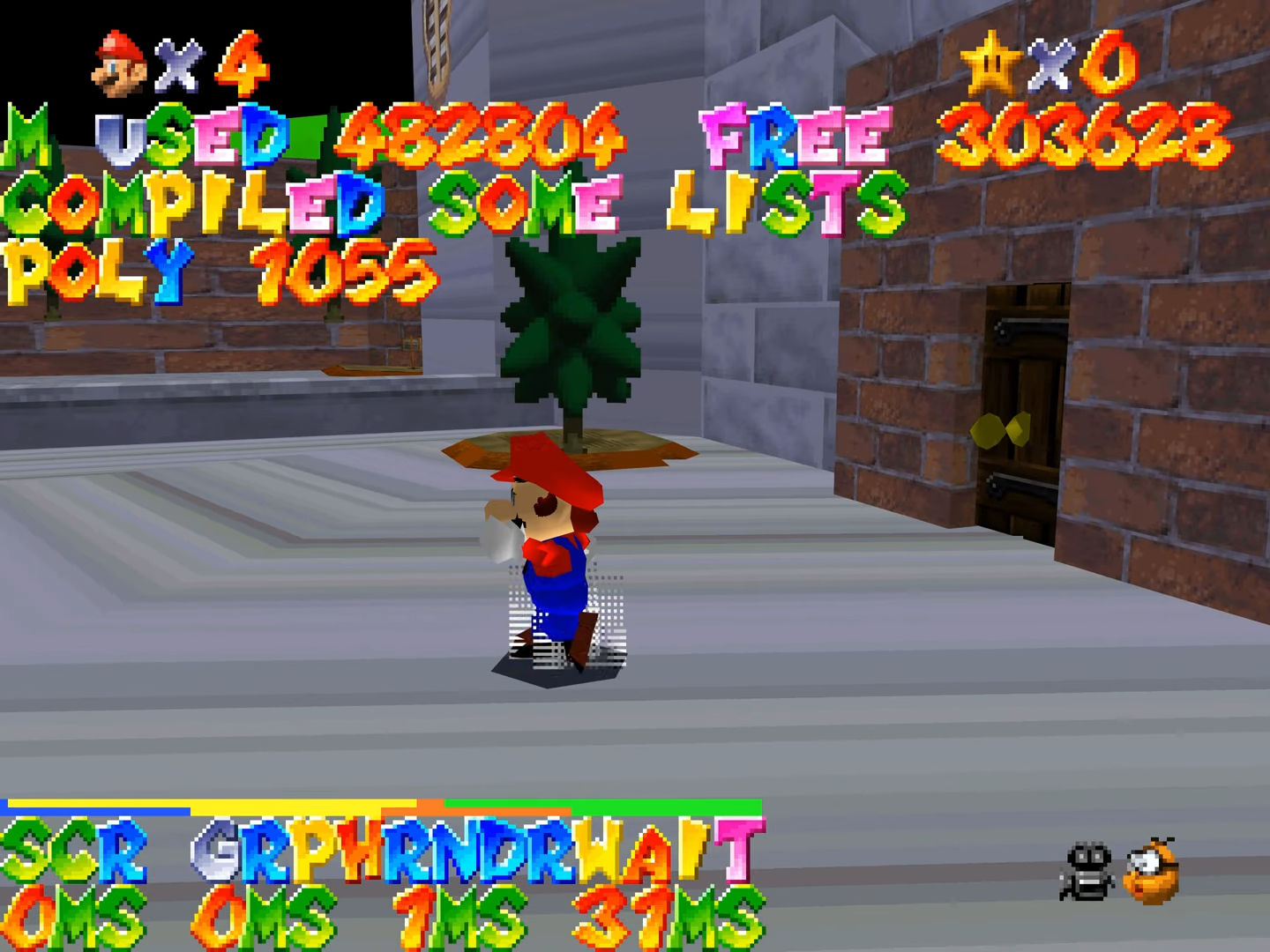
Task: Click the black camera icon
Action: 1087,871
